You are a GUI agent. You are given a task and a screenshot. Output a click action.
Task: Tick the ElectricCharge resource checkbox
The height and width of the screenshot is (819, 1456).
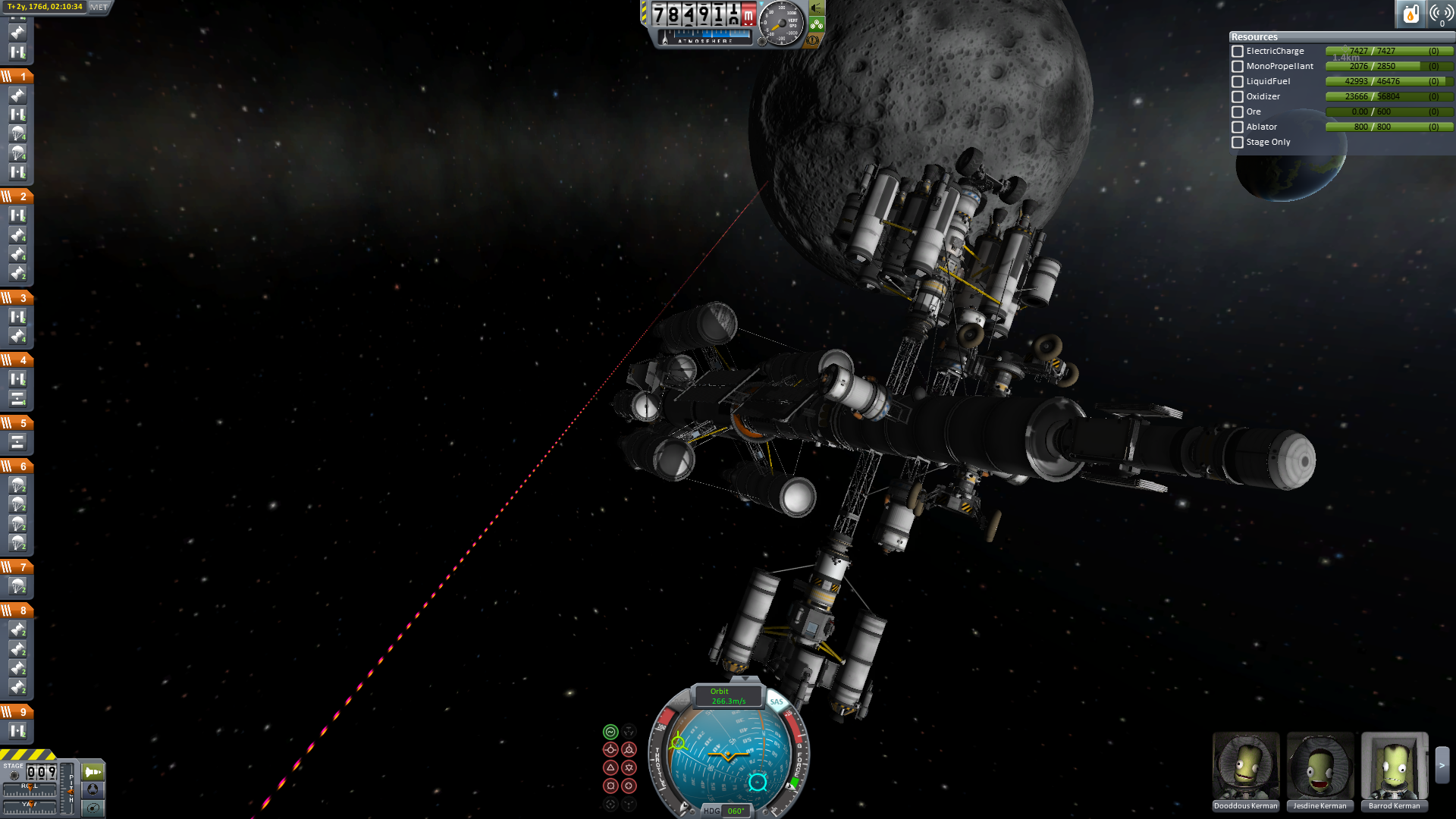tap(1238, 52)
